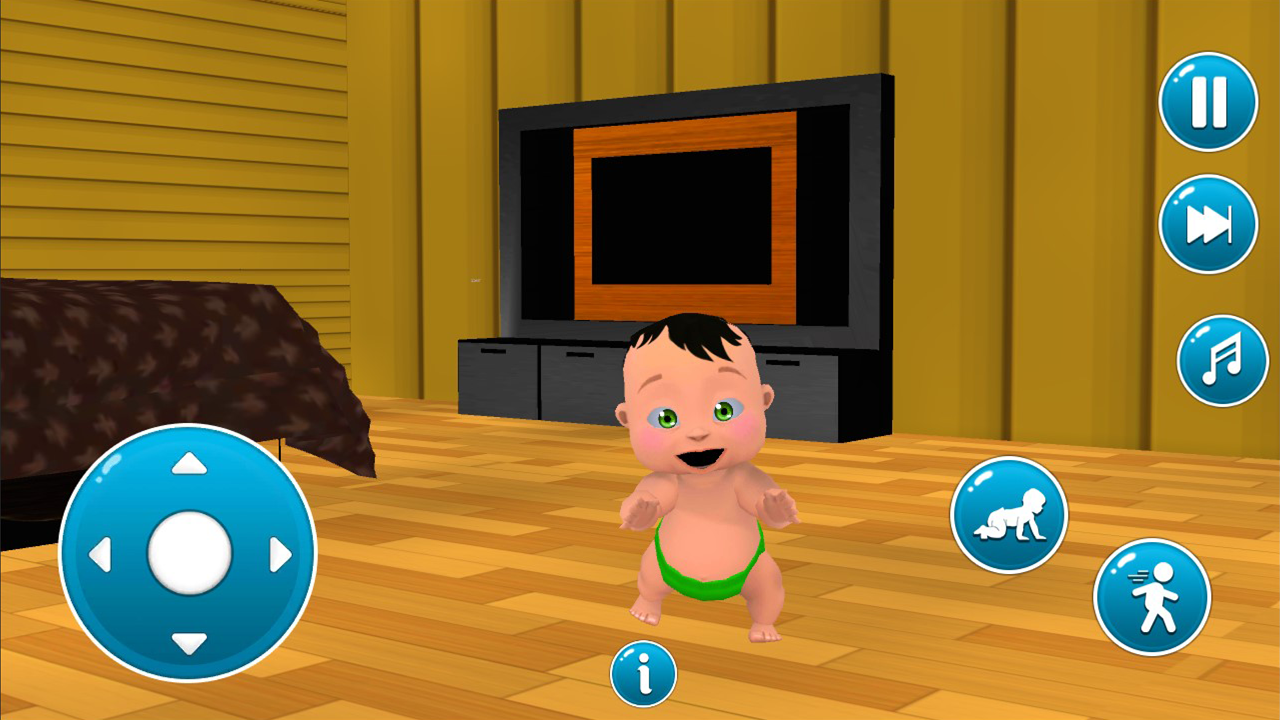The width and height of the screenshot is (1280, 720).
Task: Open the info popup
Action: point(644,675)
